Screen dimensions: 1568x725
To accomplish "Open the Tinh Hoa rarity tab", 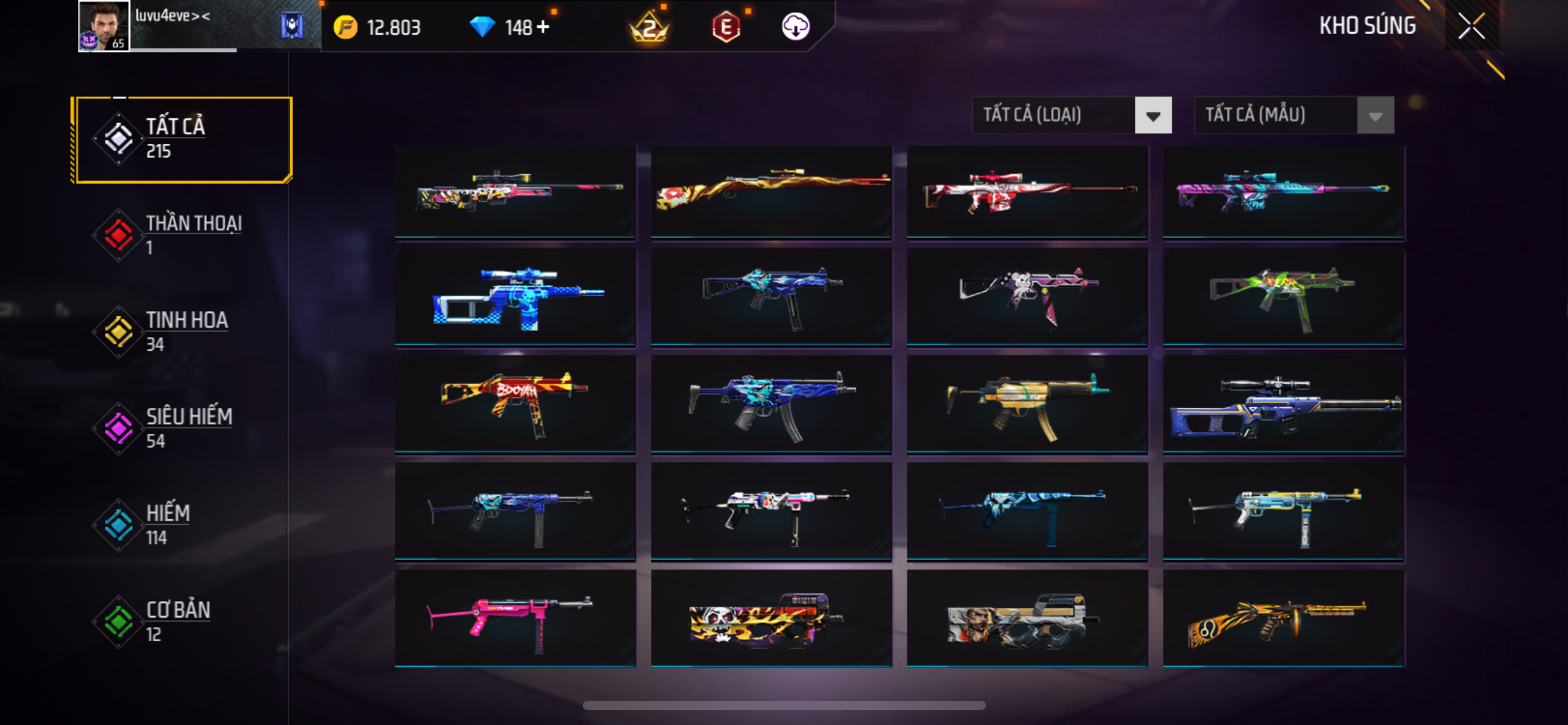I will pos(181,332).
